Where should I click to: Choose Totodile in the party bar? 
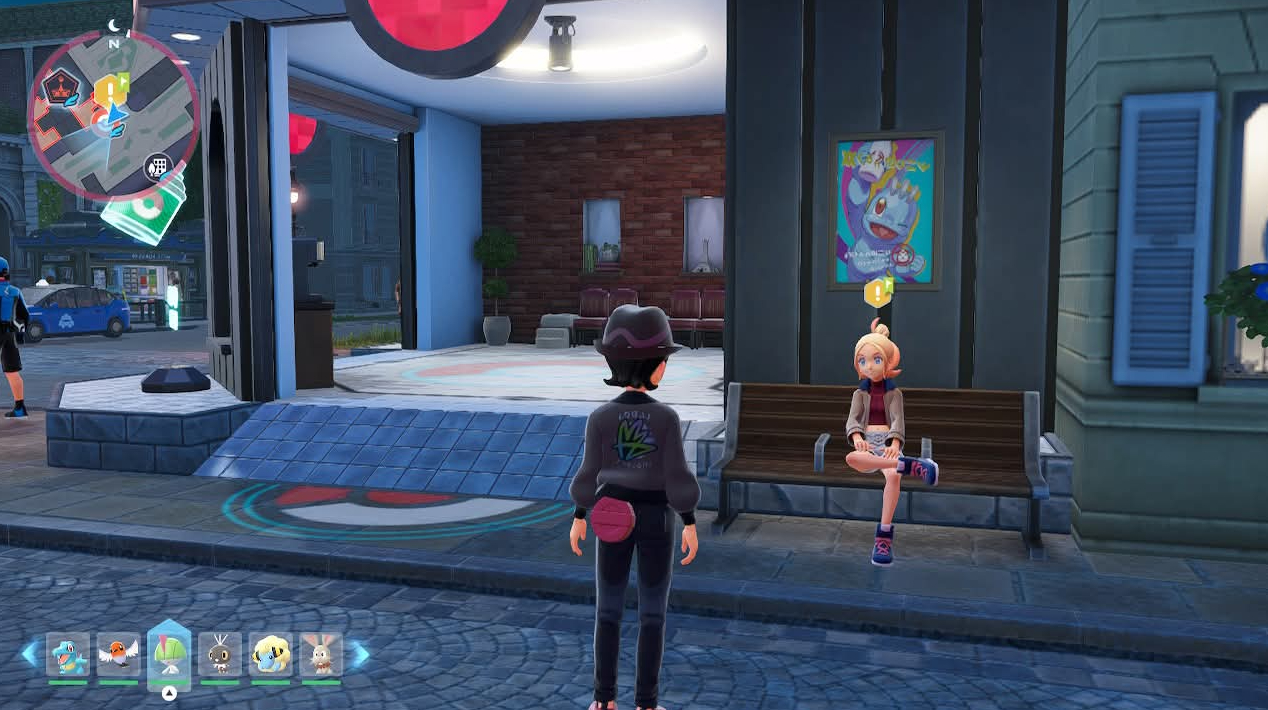click(68, 655)
